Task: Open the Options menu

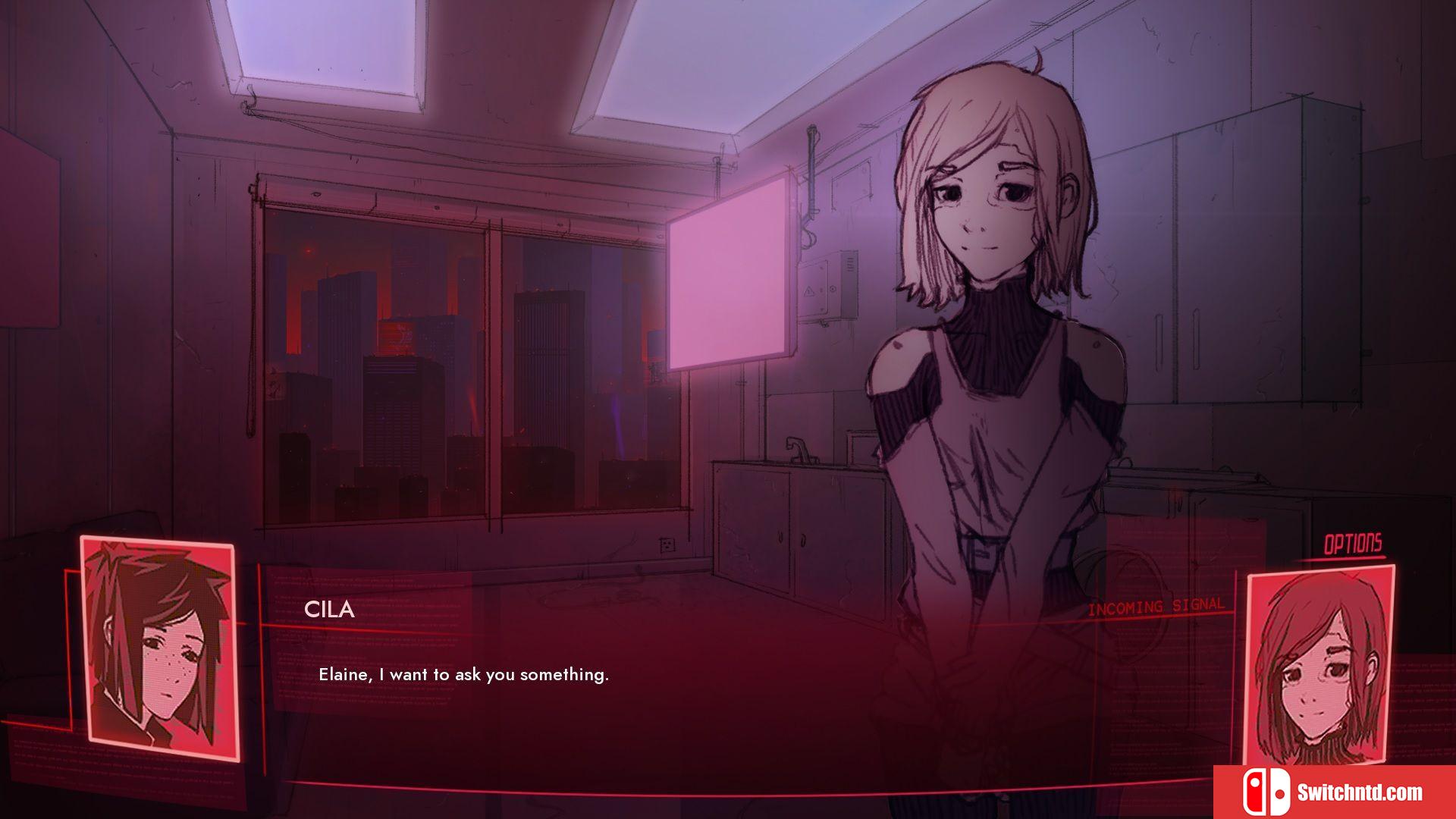Action: (1352, 544)
